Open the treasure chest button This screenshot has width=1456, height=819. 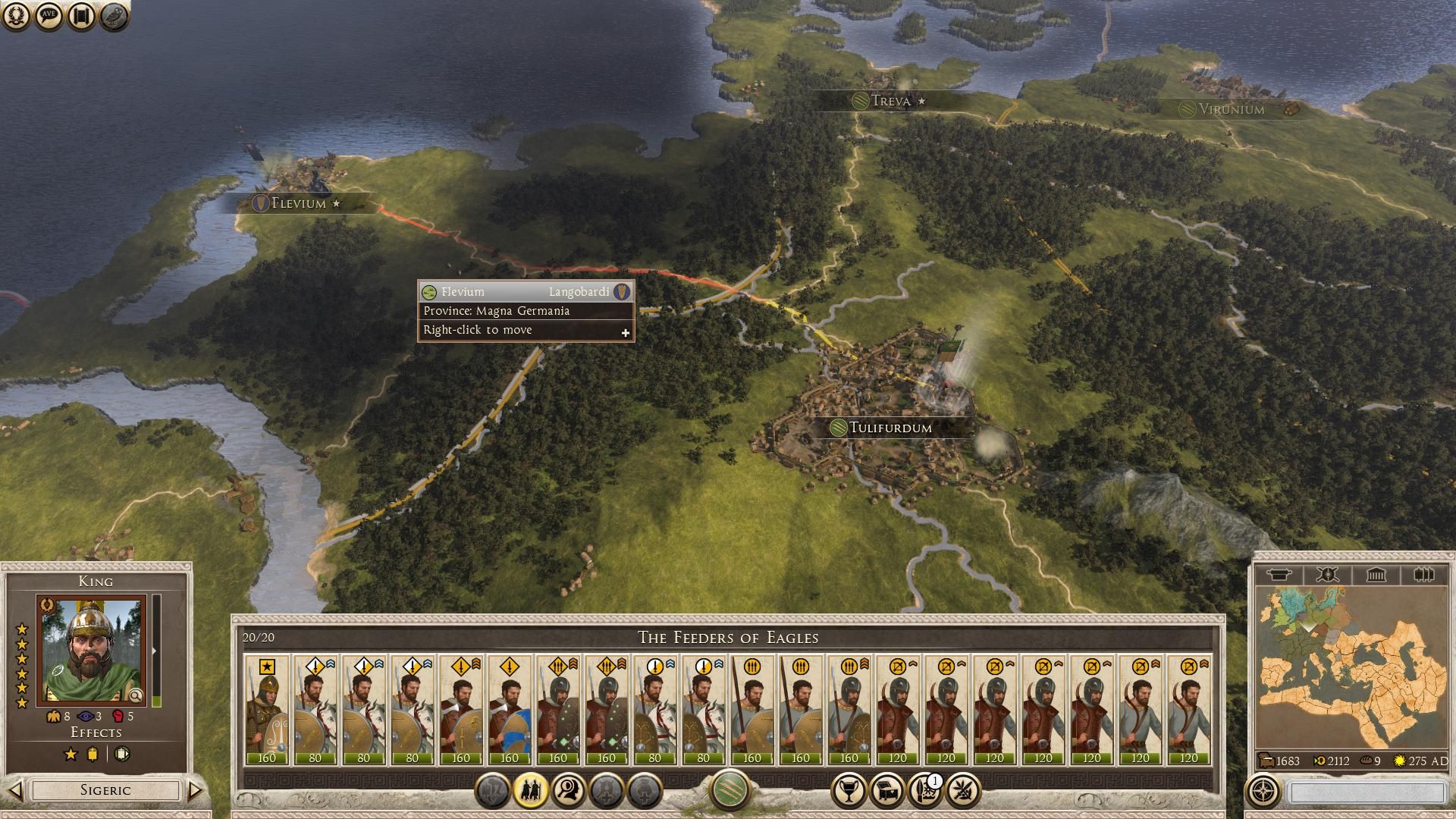[x=886, y=791]
